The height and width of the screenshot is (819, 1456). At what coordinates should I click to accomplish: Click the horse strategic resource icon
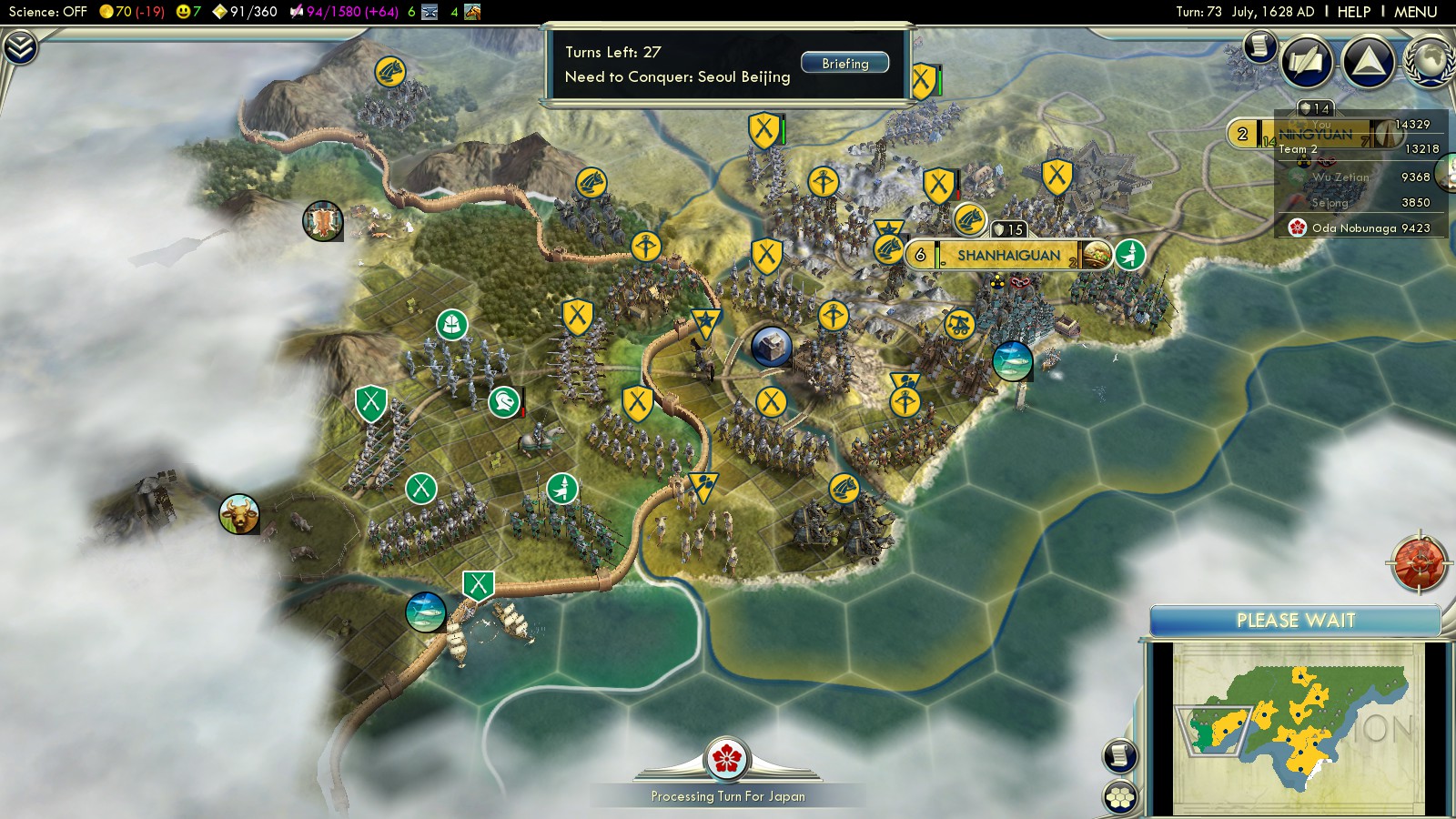[x=472, y=12]
